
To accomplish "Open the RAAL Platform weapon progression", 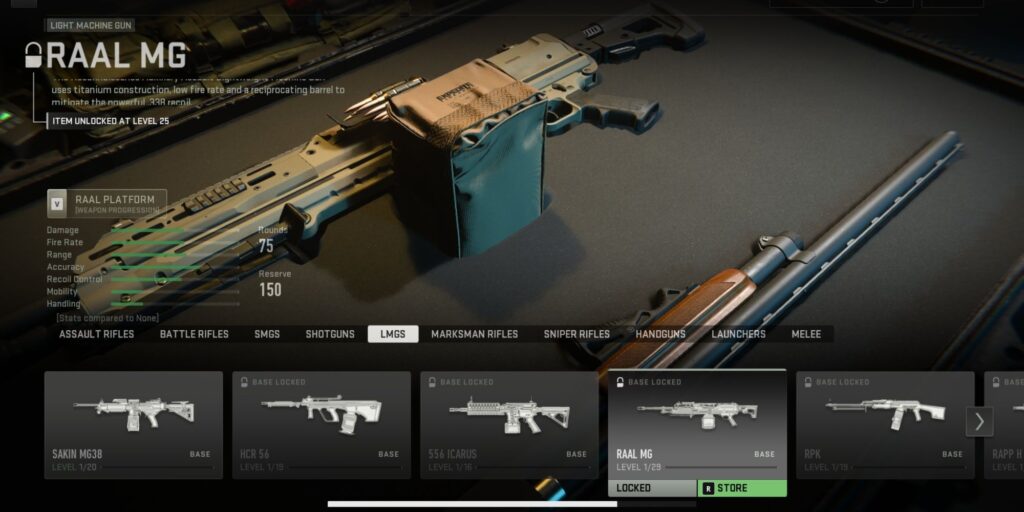I will pyautogui.click(x=105, y=204).
